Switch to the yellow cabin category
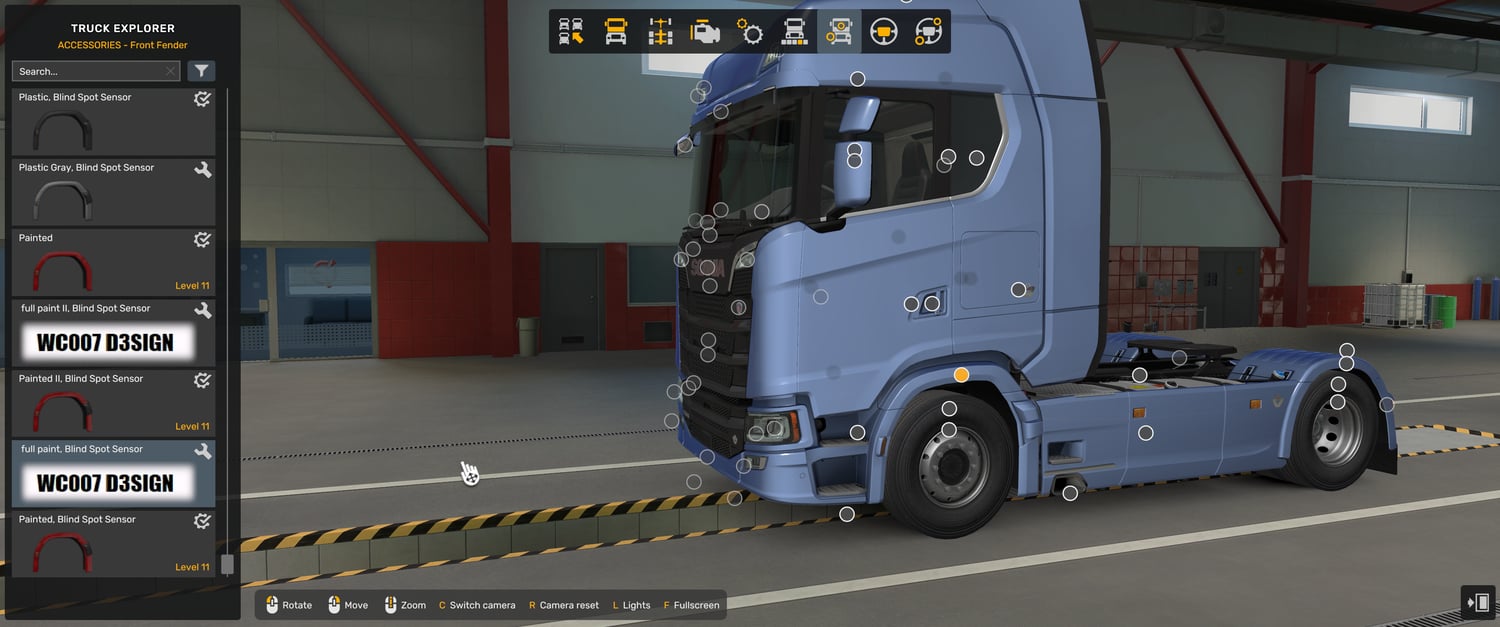1500x627 pixels. tap(616, 32)
